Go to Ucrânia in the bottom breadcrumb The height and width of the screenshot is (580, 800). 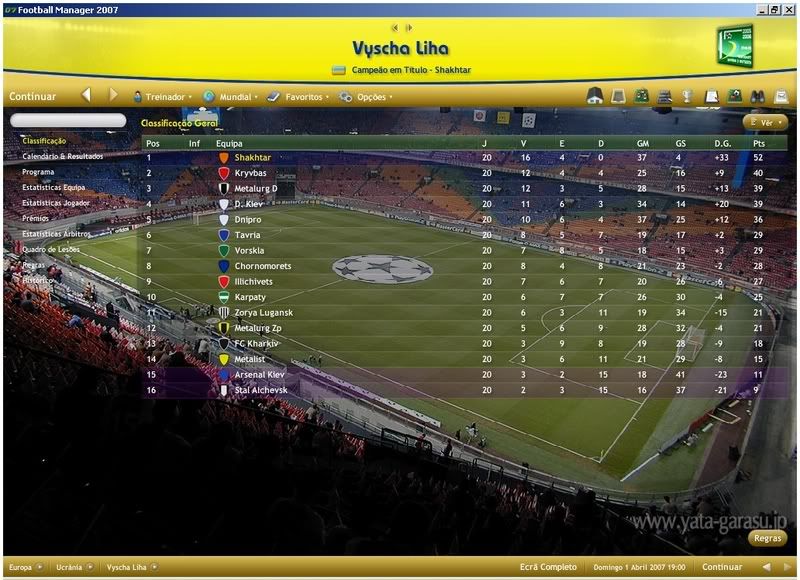70,567
